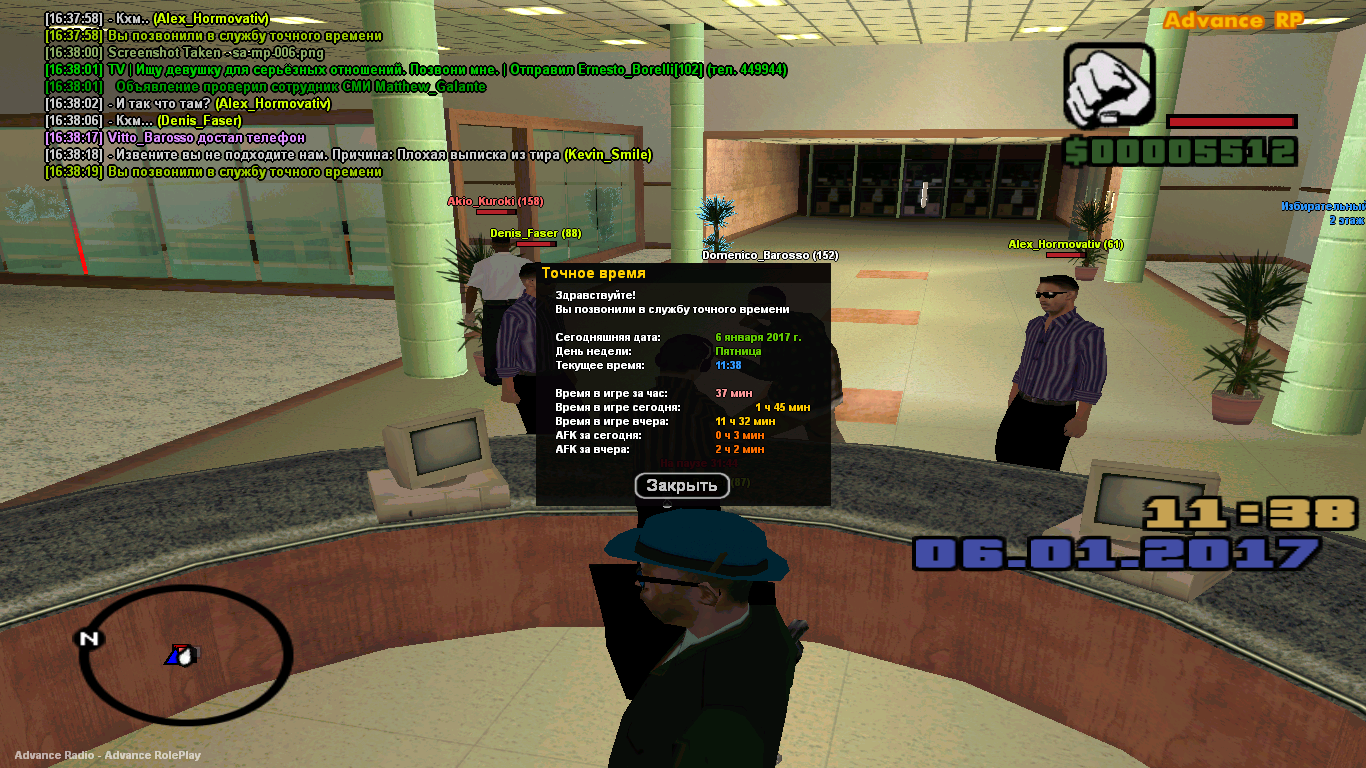Click the circular radar minimap
The width and height of the screenshot is (1366, 768).
185,657
